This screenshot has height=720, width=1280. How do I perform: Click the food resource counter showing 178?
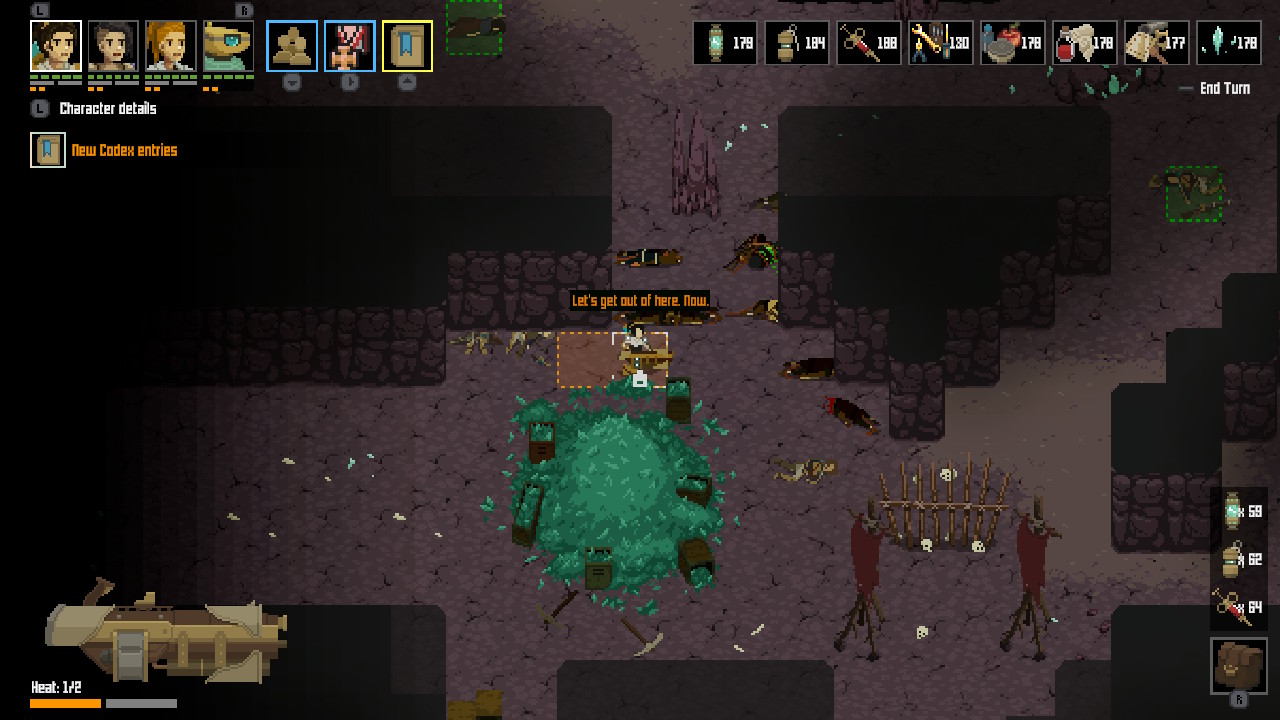[1013, 42]
